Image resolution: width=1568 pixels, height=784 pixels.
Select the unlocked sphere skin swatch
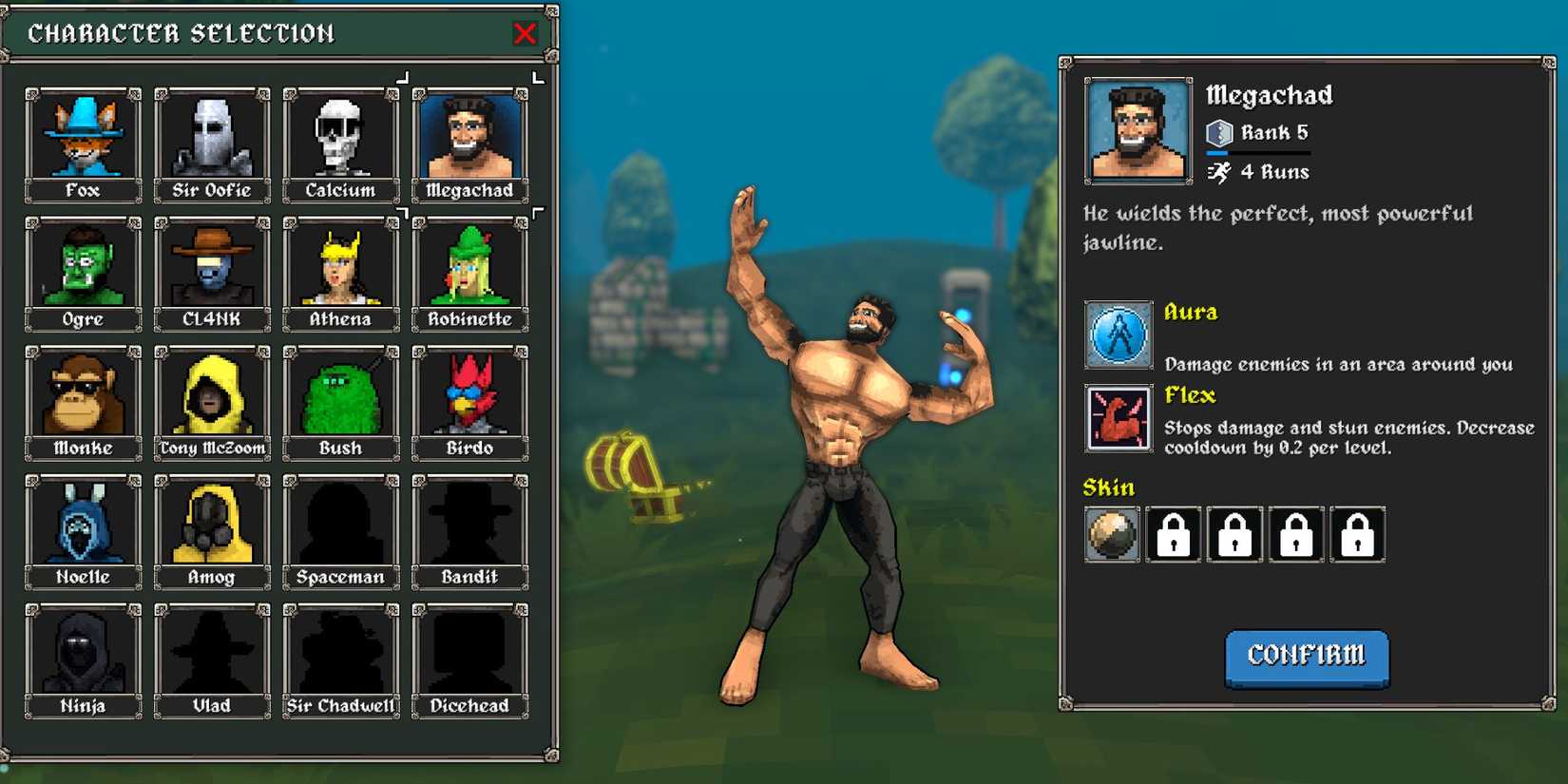1112,534
